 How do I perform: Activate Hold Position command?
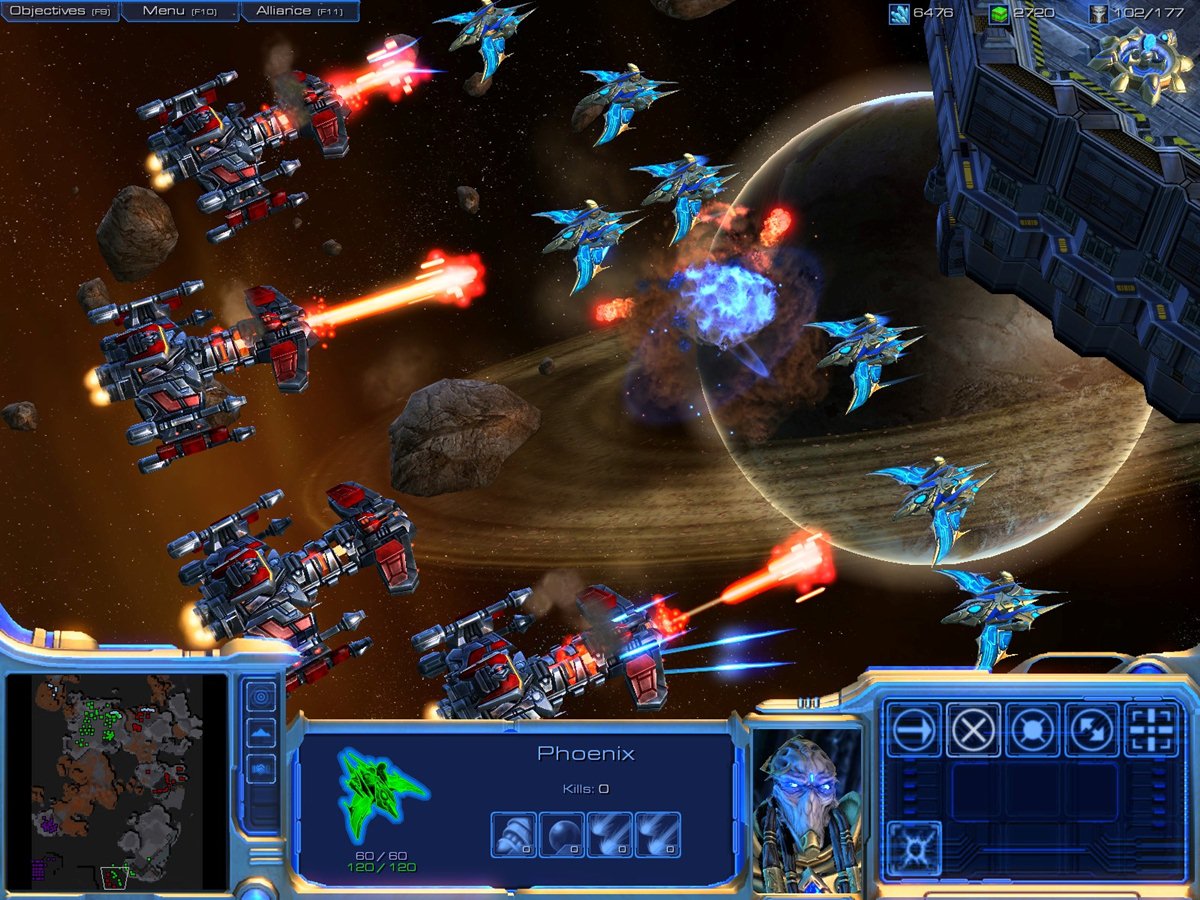(x=1033, y=731)
